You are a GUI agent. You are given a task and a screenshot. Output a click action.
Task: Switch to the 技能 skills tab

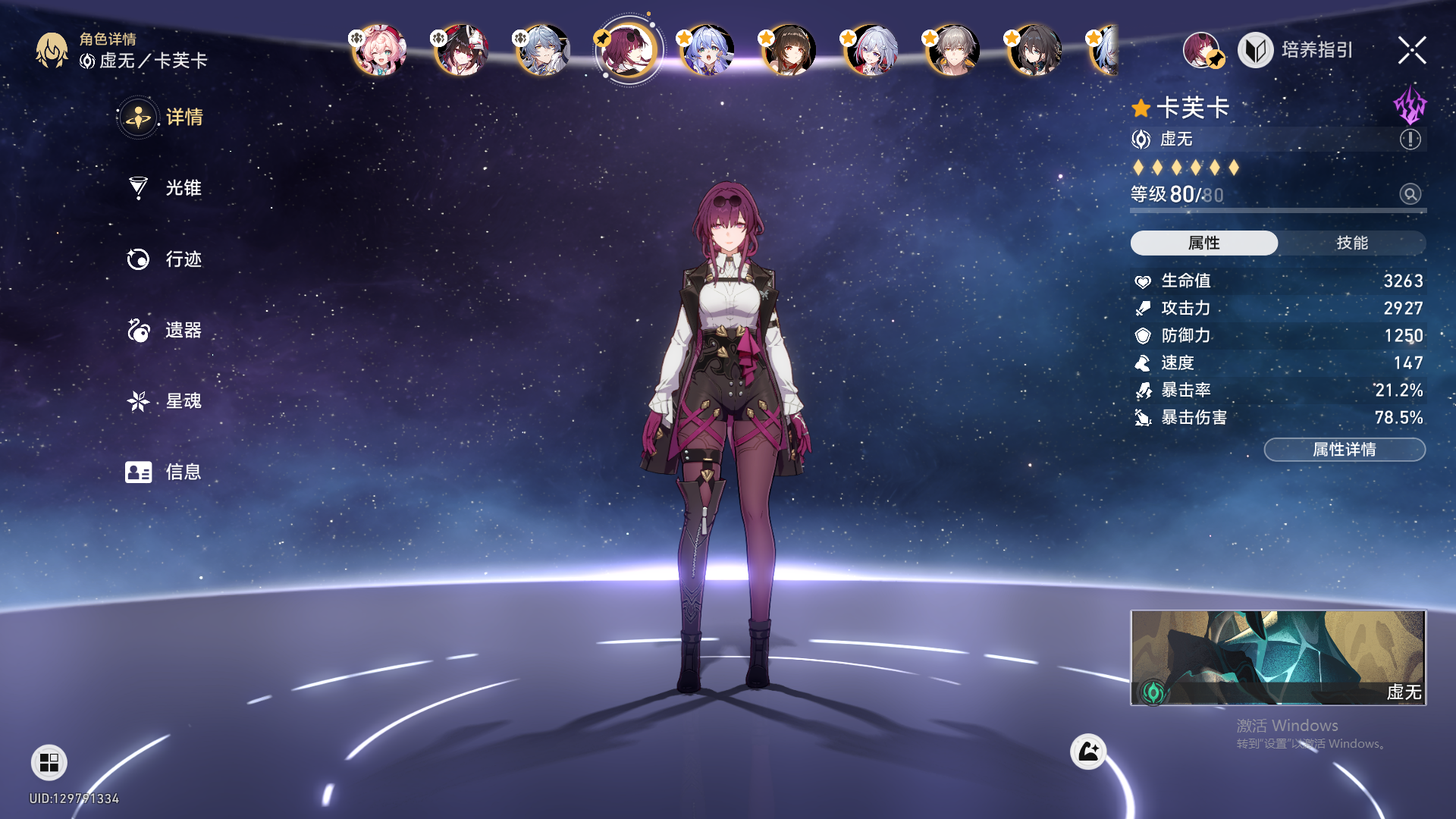pyautogui.click(x=1351, y=243)
